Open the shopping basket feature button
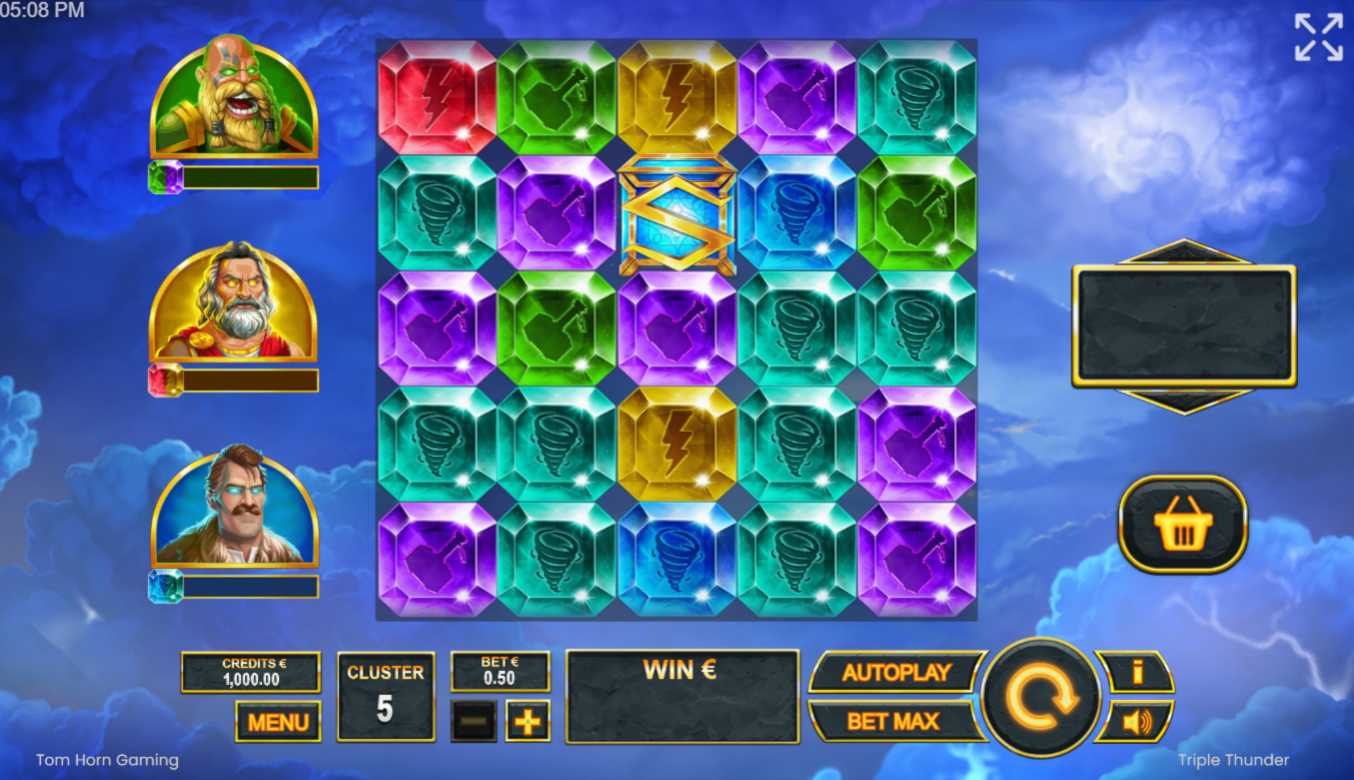 click(1182, 524)
